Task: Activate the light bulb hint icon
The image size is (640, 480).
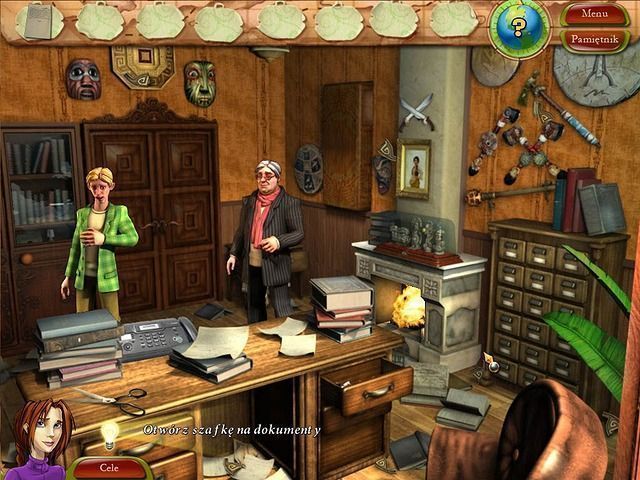Action: click(107, 434)
